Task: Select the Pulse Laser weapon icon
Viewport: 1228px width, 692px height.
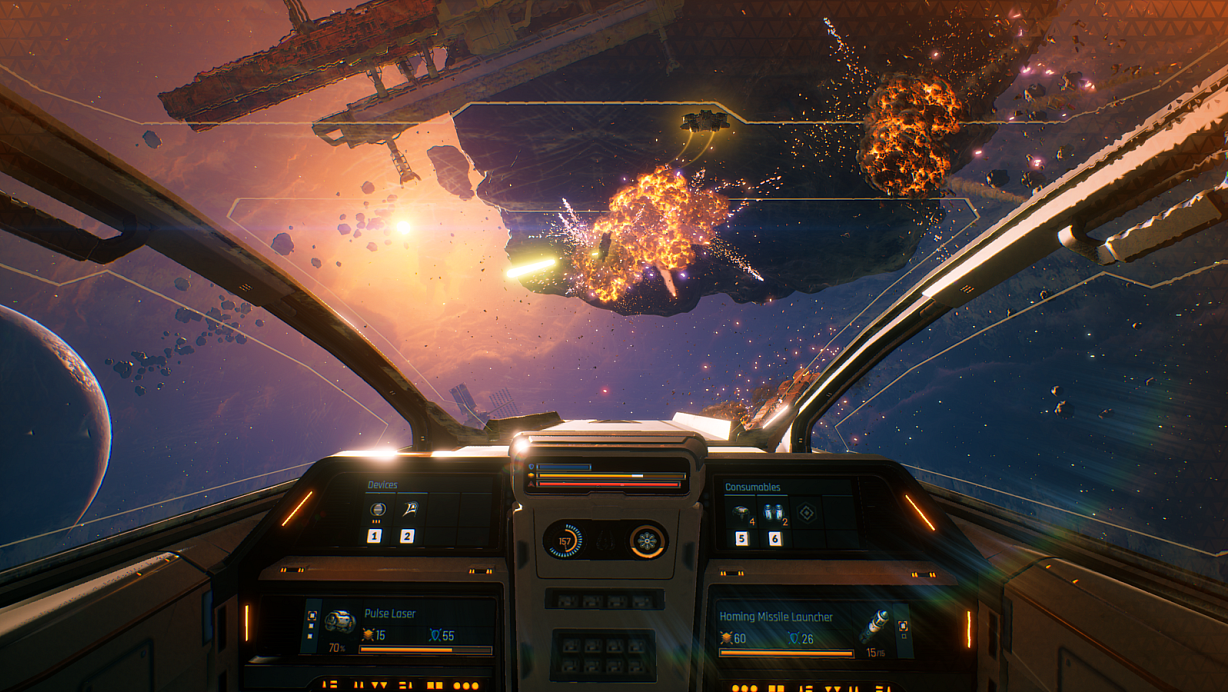Action: tap(340, 621)
